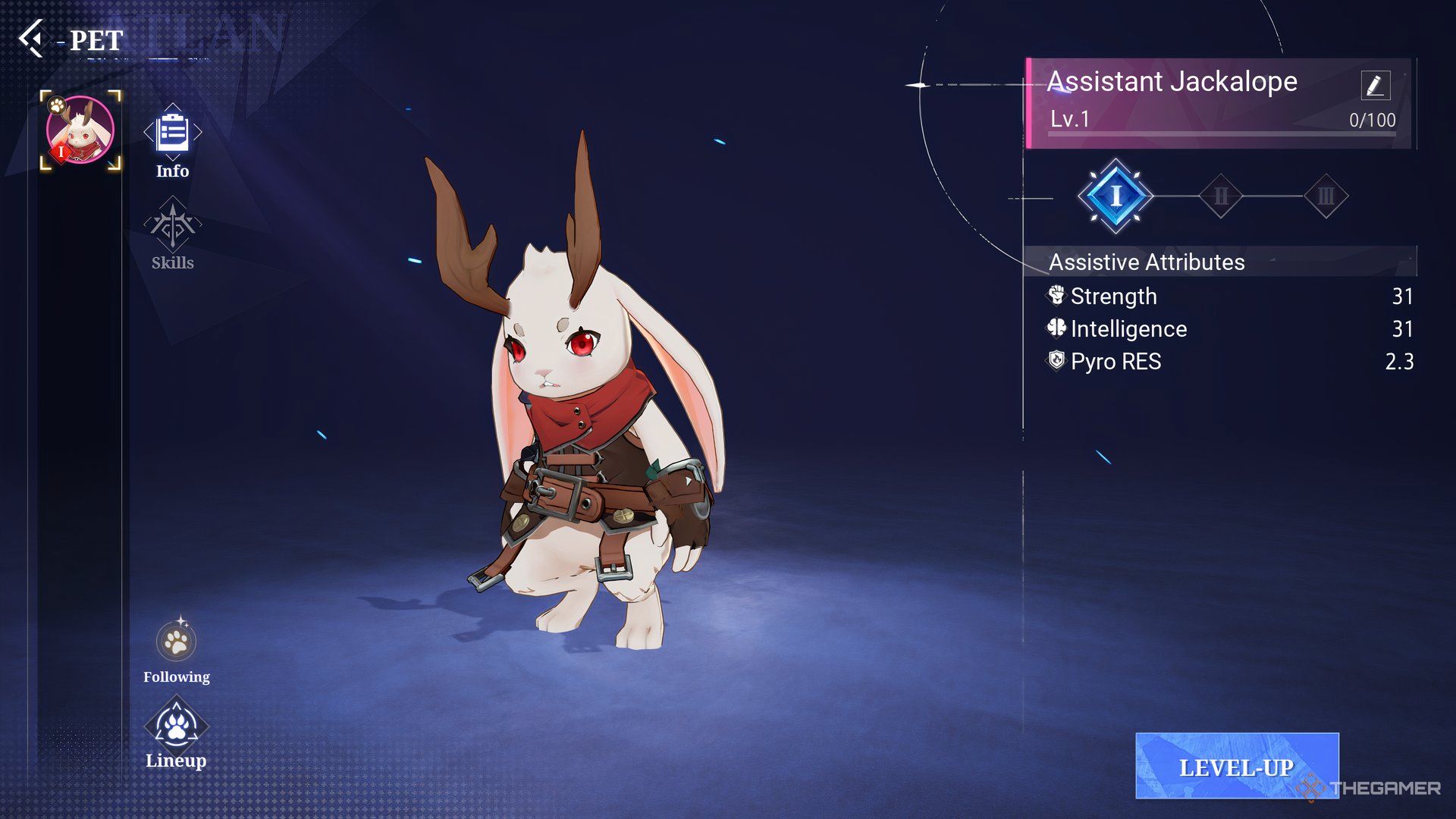Toggle the Following paw button
This screenshot has width=1456, height=819.
(x=176, y=642)
